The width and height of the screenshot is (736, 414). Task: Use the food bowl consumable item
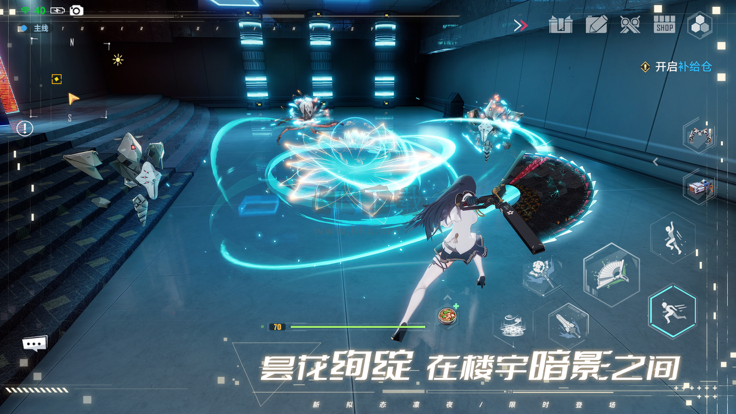[x=446, y=317]
